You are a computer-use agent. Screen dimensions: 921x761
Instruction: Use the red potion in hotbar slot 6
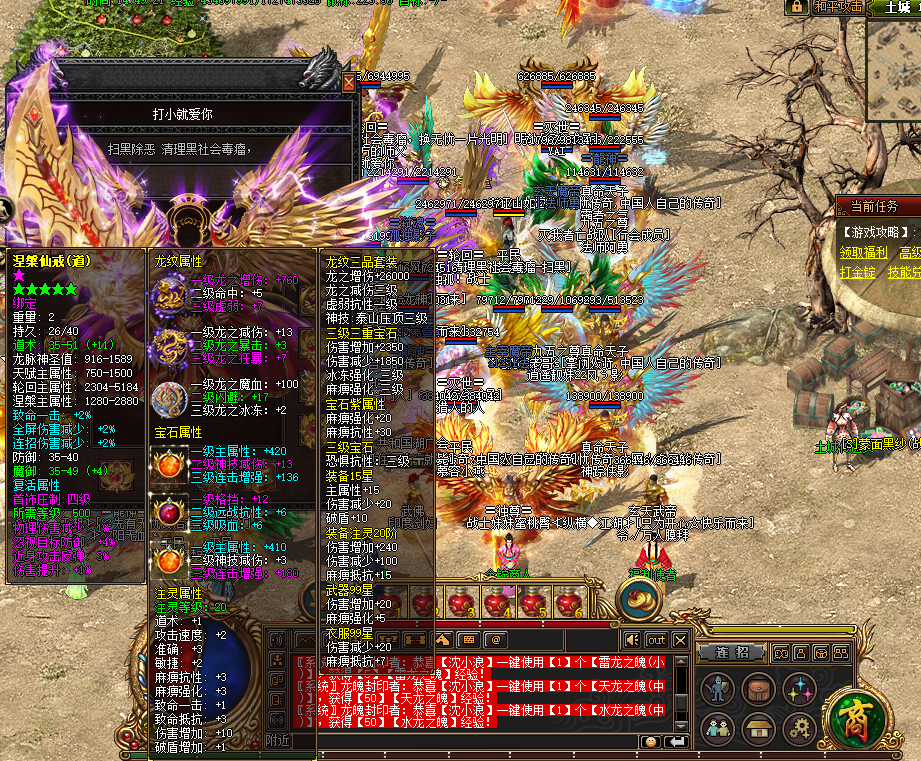tap(569, 604)
